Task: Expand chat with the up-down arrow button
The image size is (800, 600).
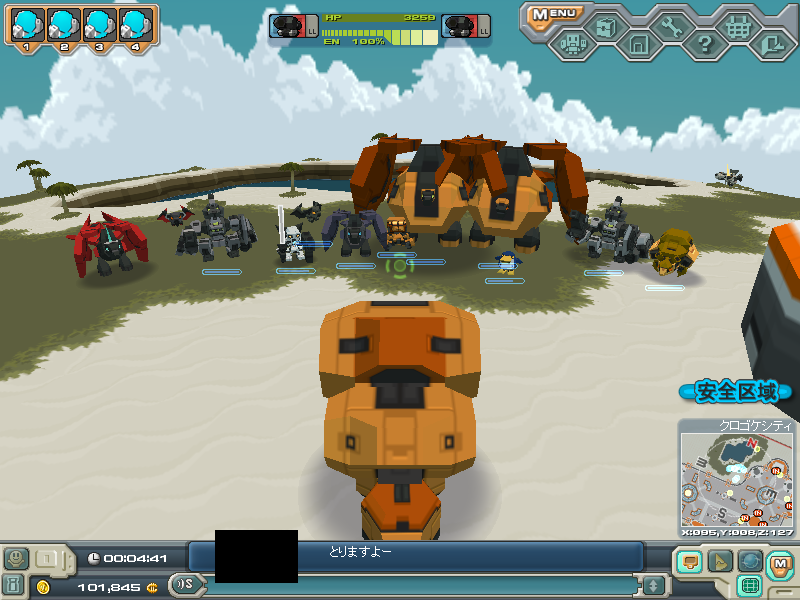Action: [654, 585]
